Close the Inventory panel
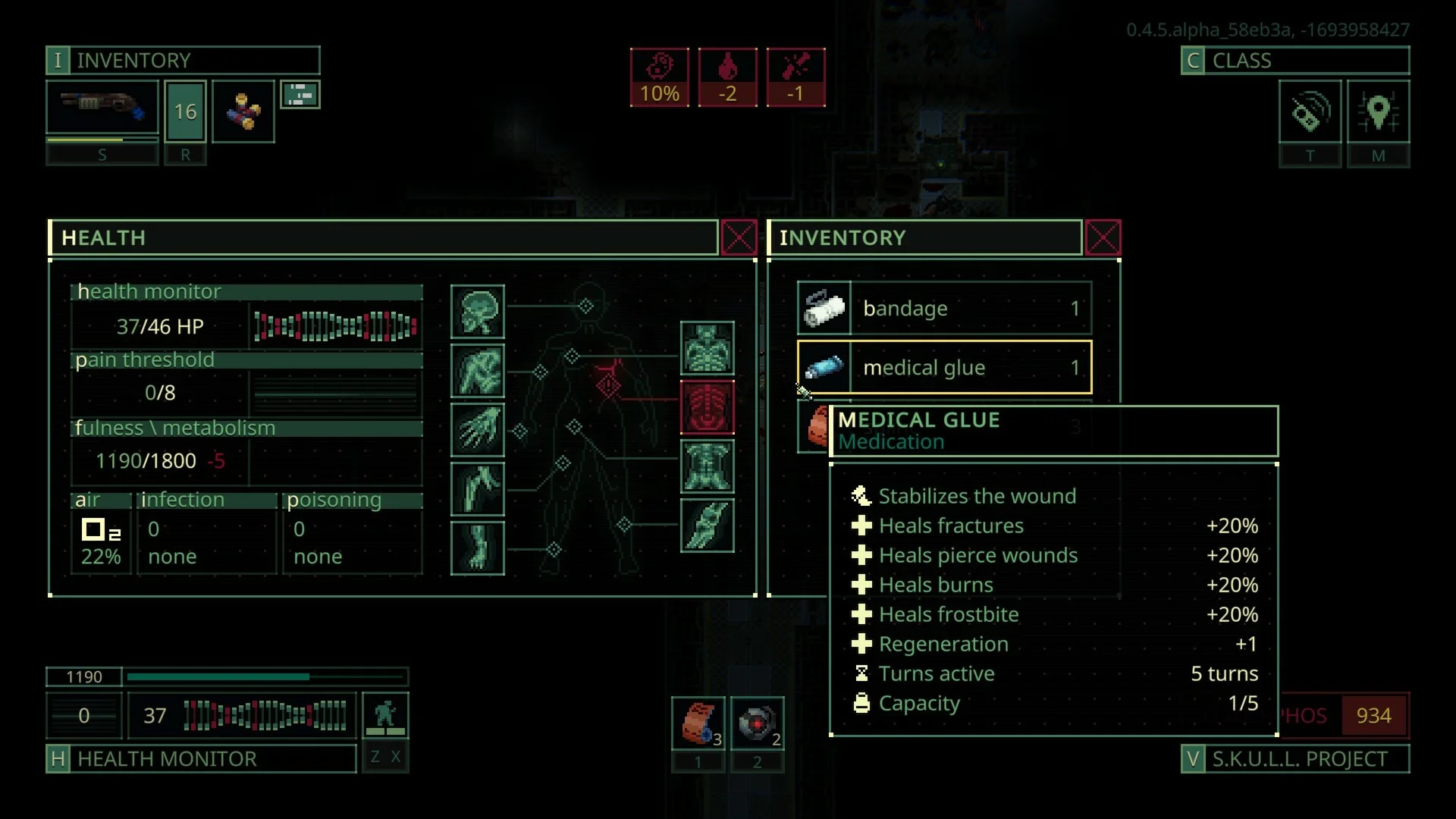 click(x=1103, y=238)
